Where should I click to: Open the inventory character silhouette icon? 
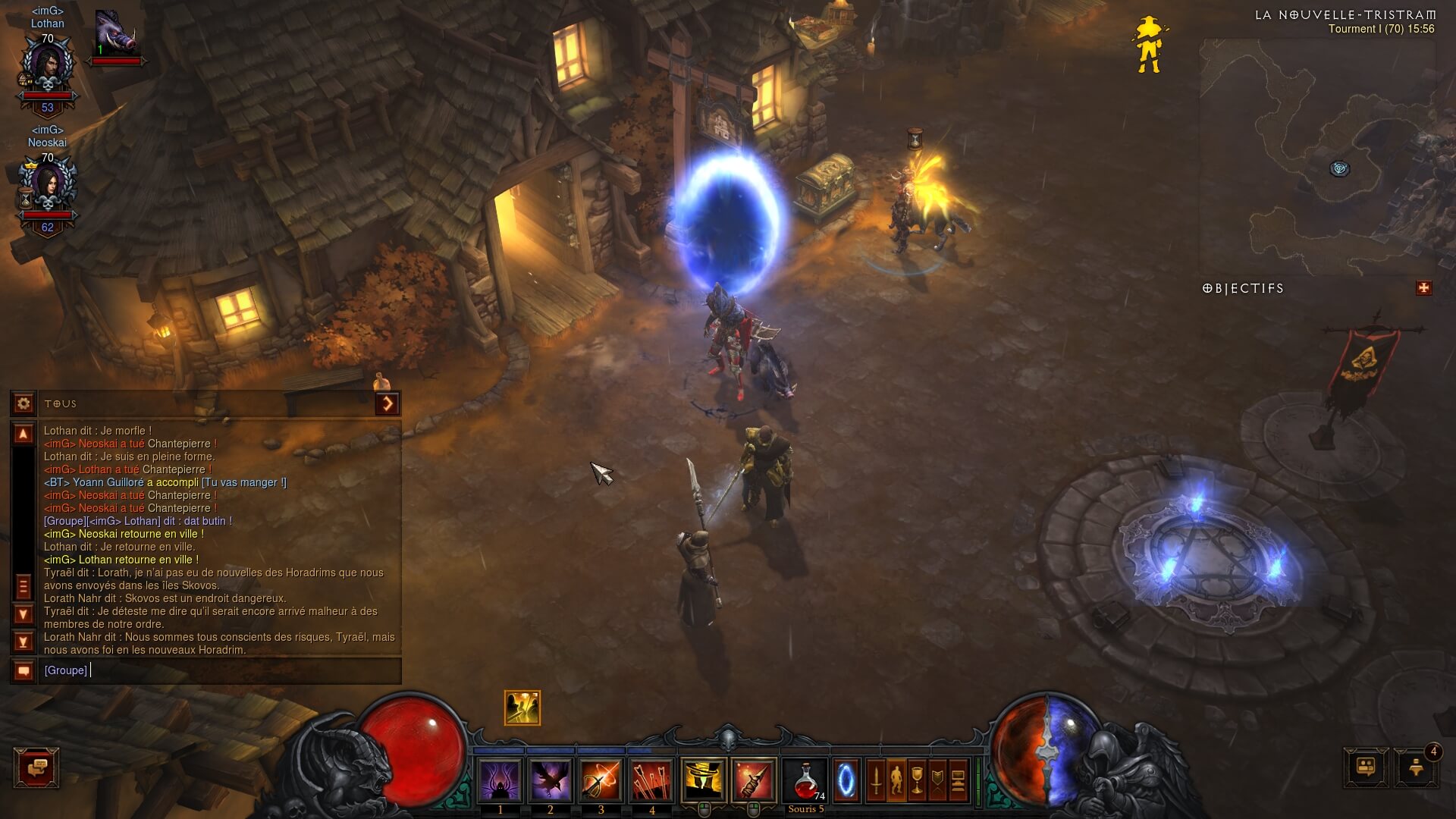[x=896, y=780]
